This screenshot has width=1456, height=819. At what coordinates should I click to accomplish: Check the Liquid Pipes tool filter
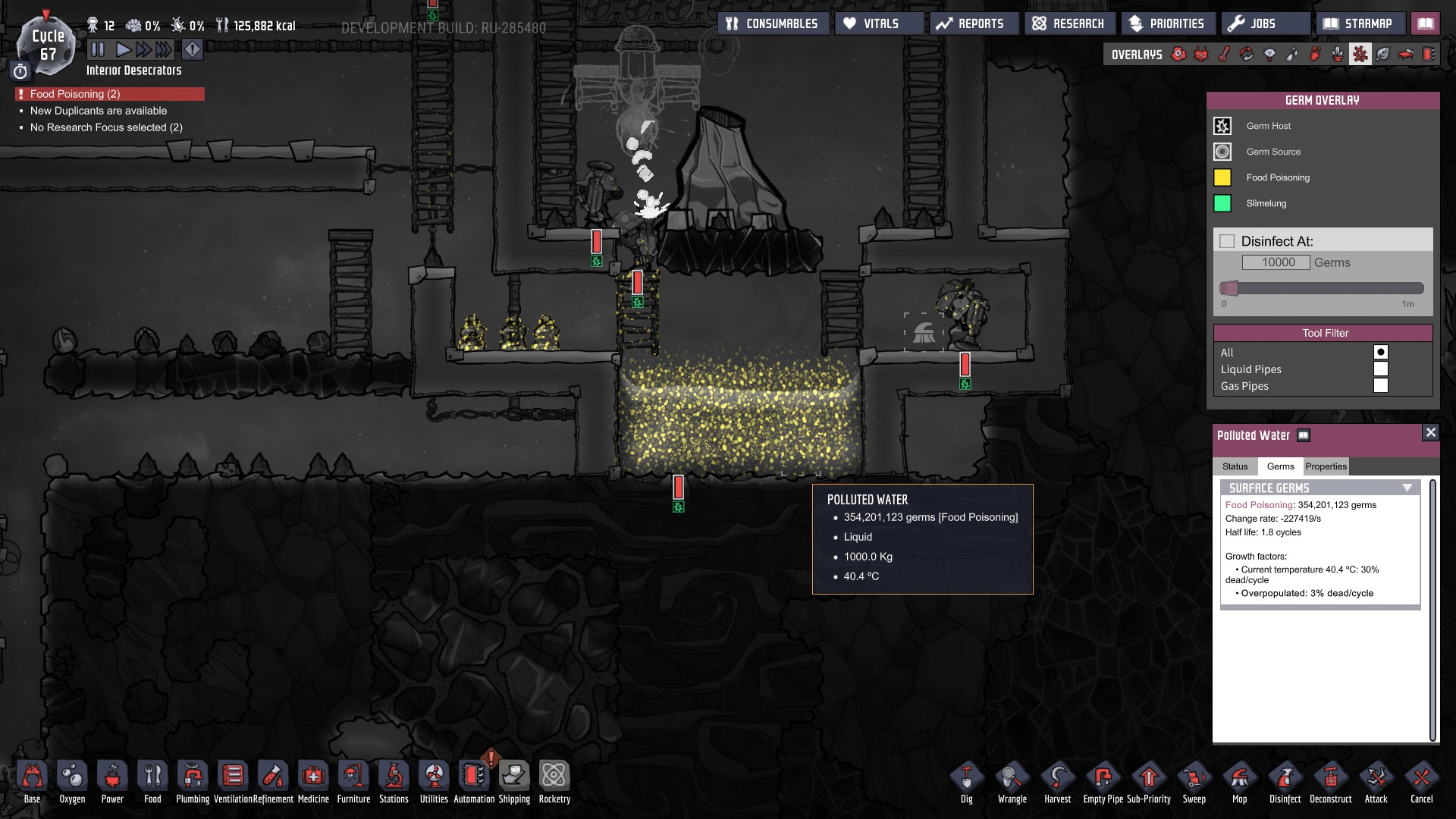[1382, 369]
